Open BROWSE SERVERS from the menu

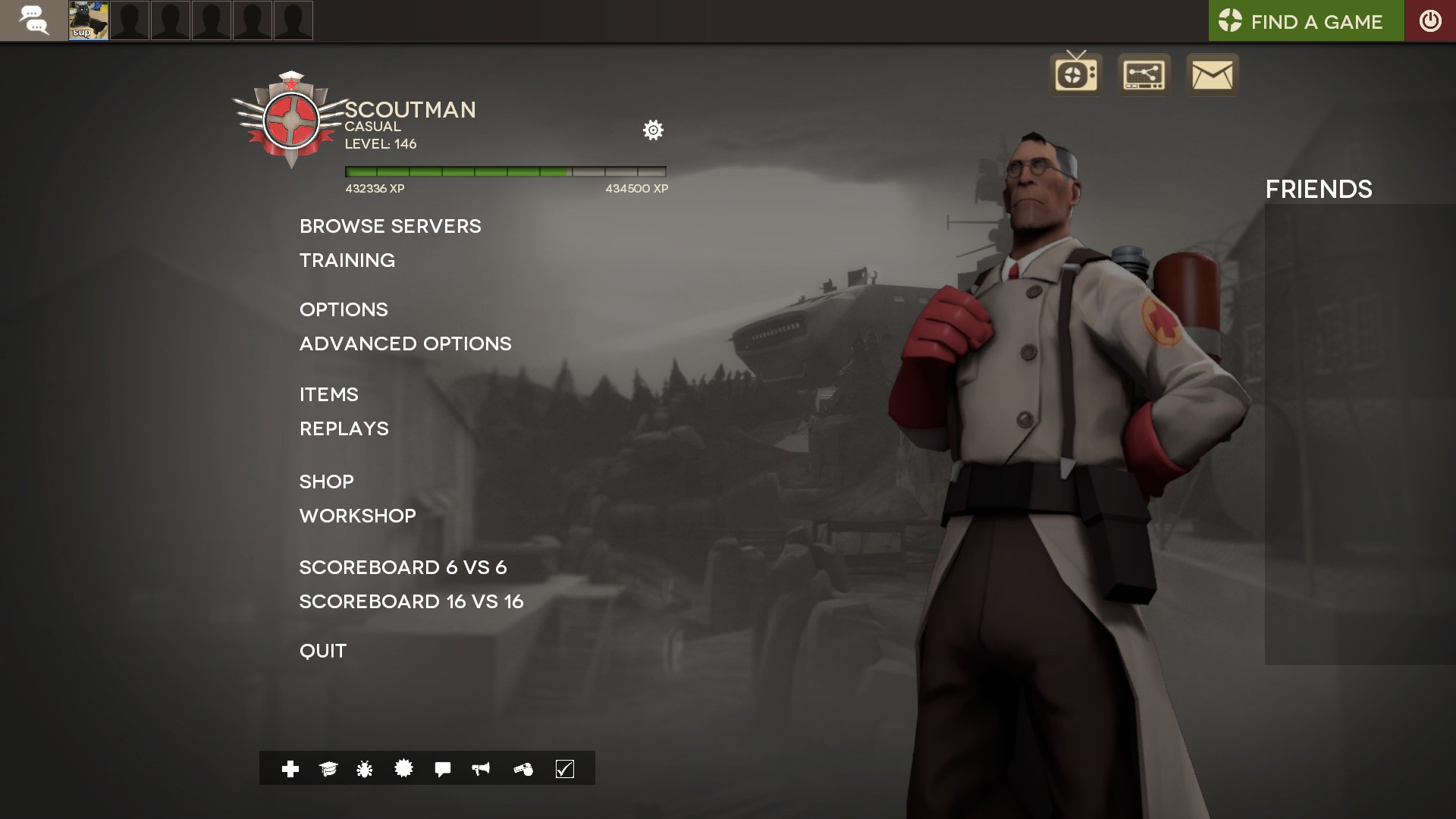tap(390, 225)
